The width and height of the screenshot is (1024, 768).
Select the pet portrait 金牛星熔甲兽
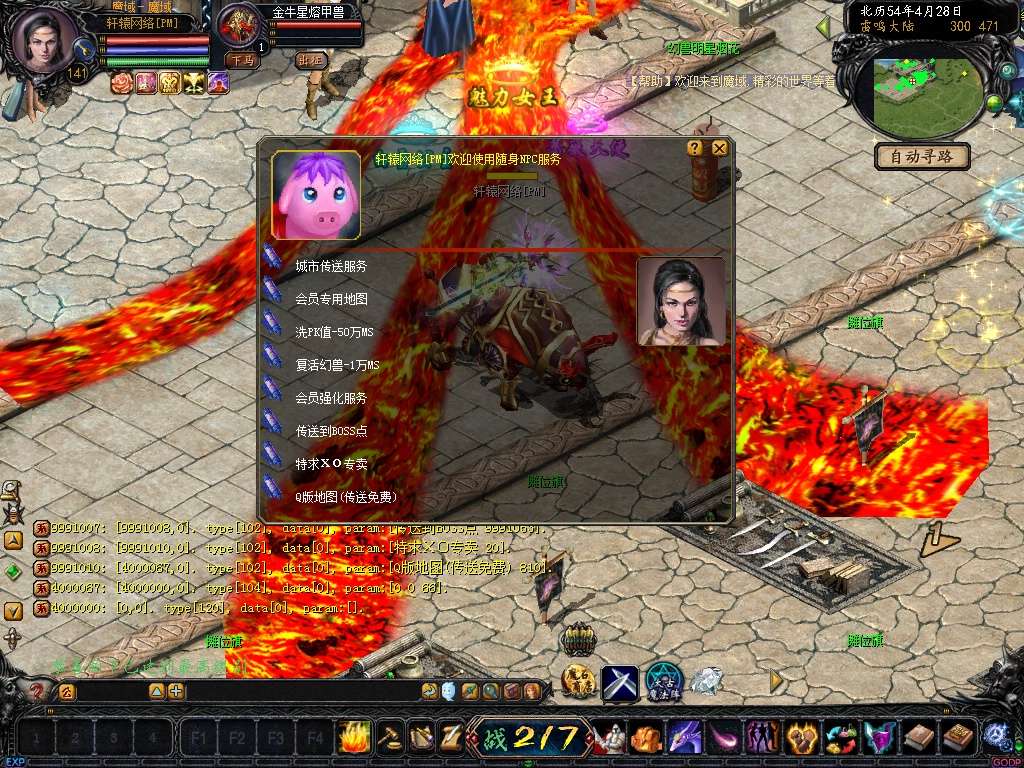pos(238,26)
